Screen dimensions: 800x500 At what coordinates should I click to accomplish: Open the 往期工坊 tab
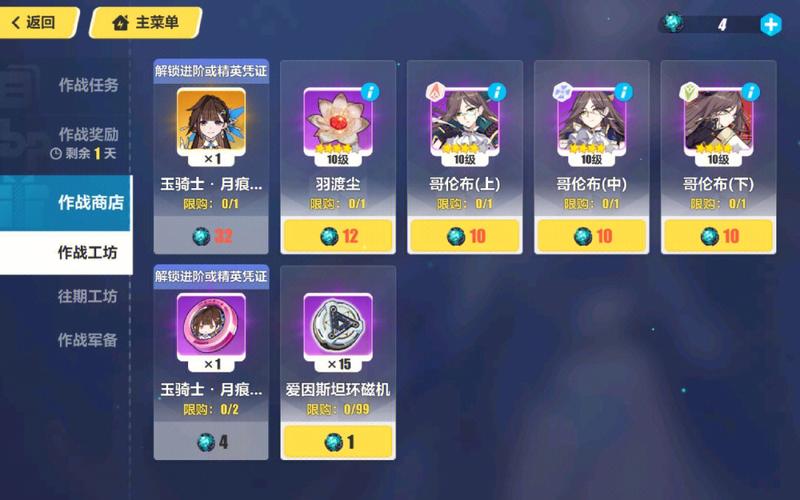[88, 296]
